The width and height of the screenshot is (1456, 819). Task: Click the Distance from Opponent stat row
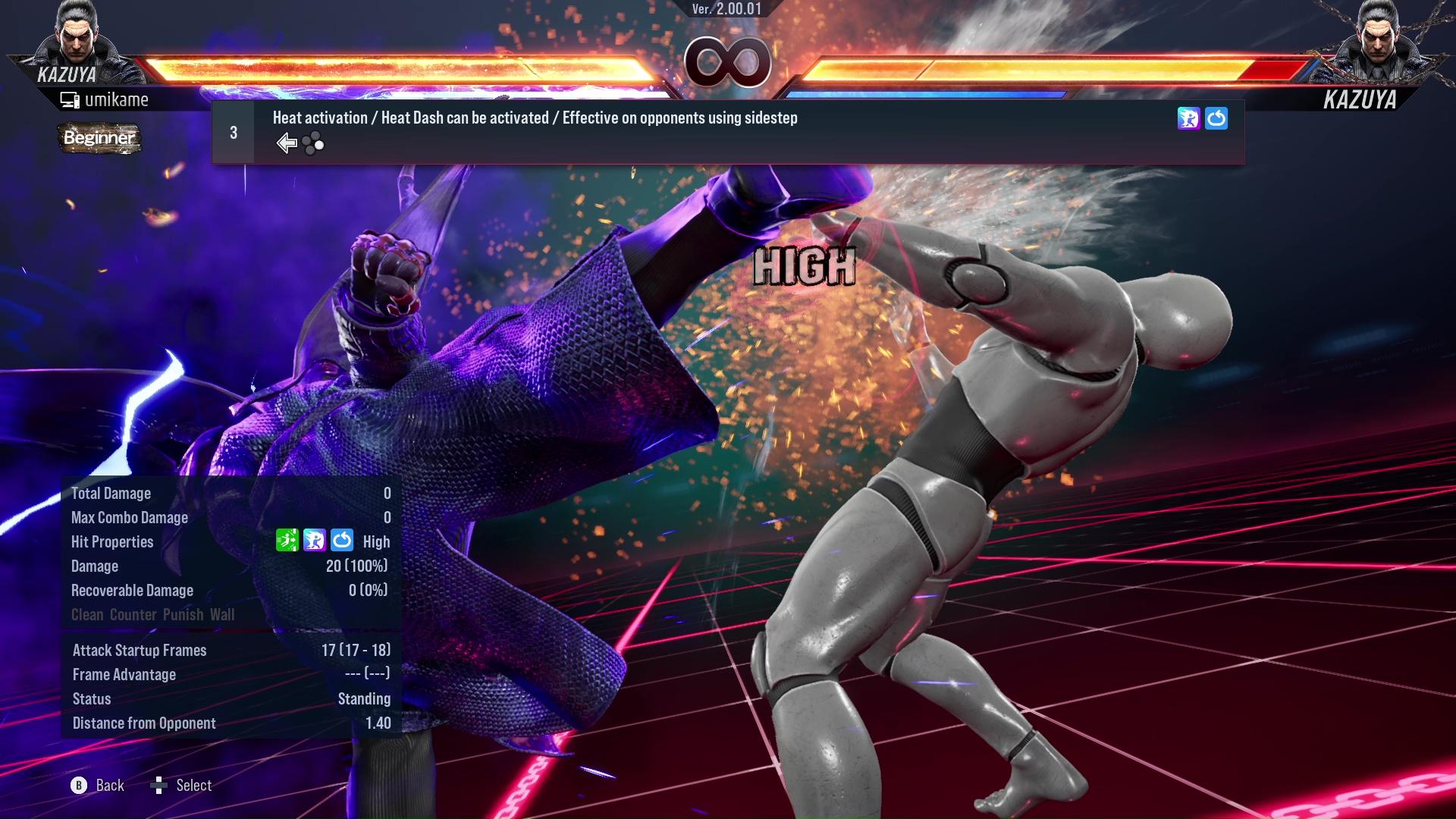(x=143, y=723)
